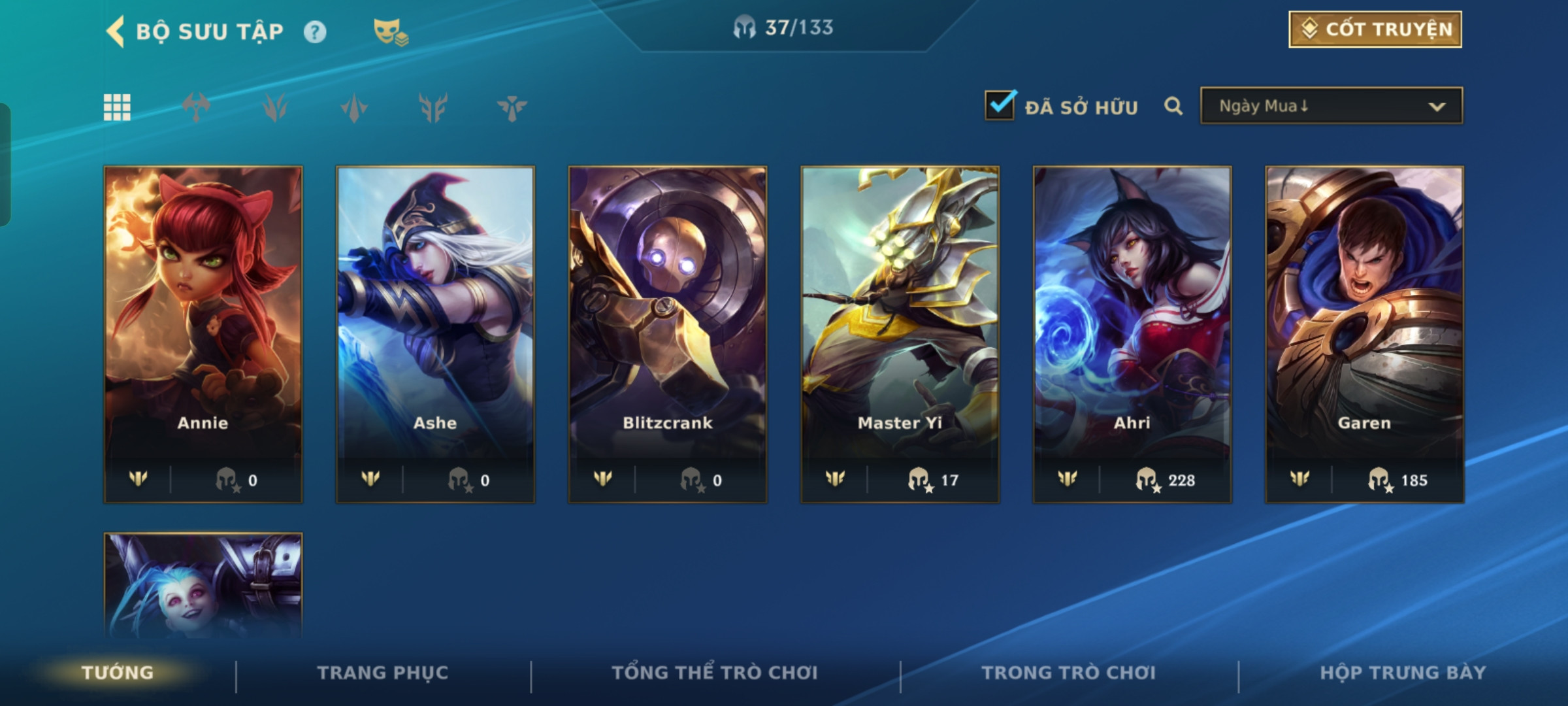1568x706 pixels.
Task: Expand the Ngày Mua sort dropdown
Action: click(1331, 106)
